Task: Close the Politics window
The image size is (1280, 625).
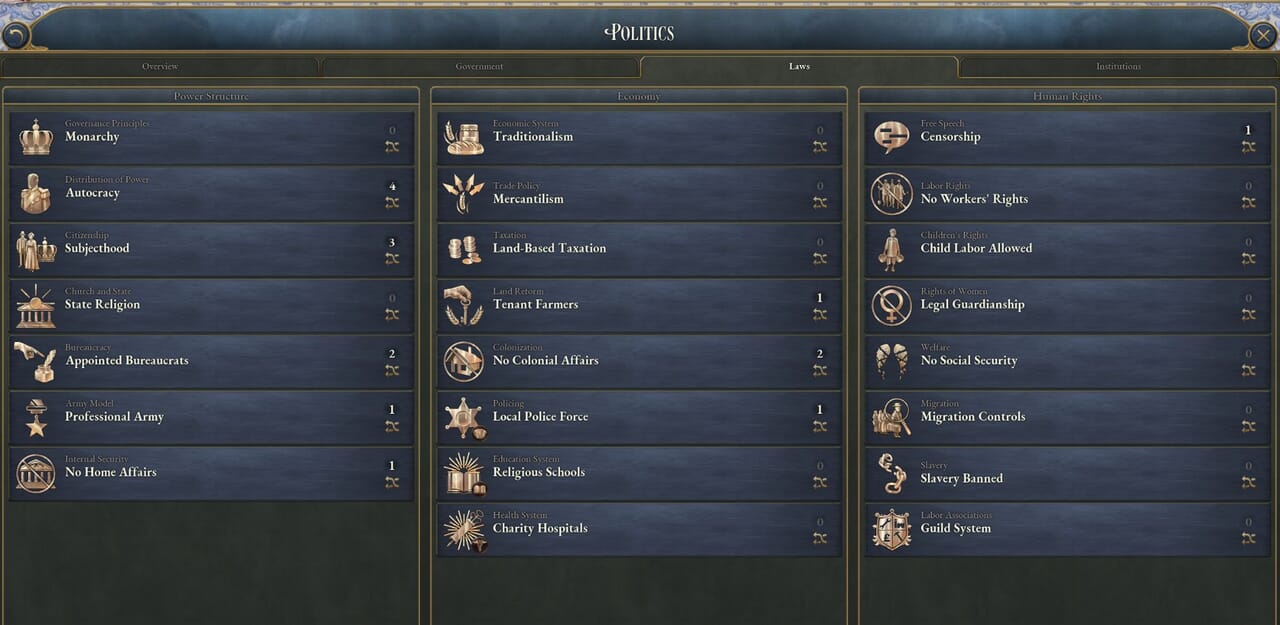Action: tap(1263, 36)
